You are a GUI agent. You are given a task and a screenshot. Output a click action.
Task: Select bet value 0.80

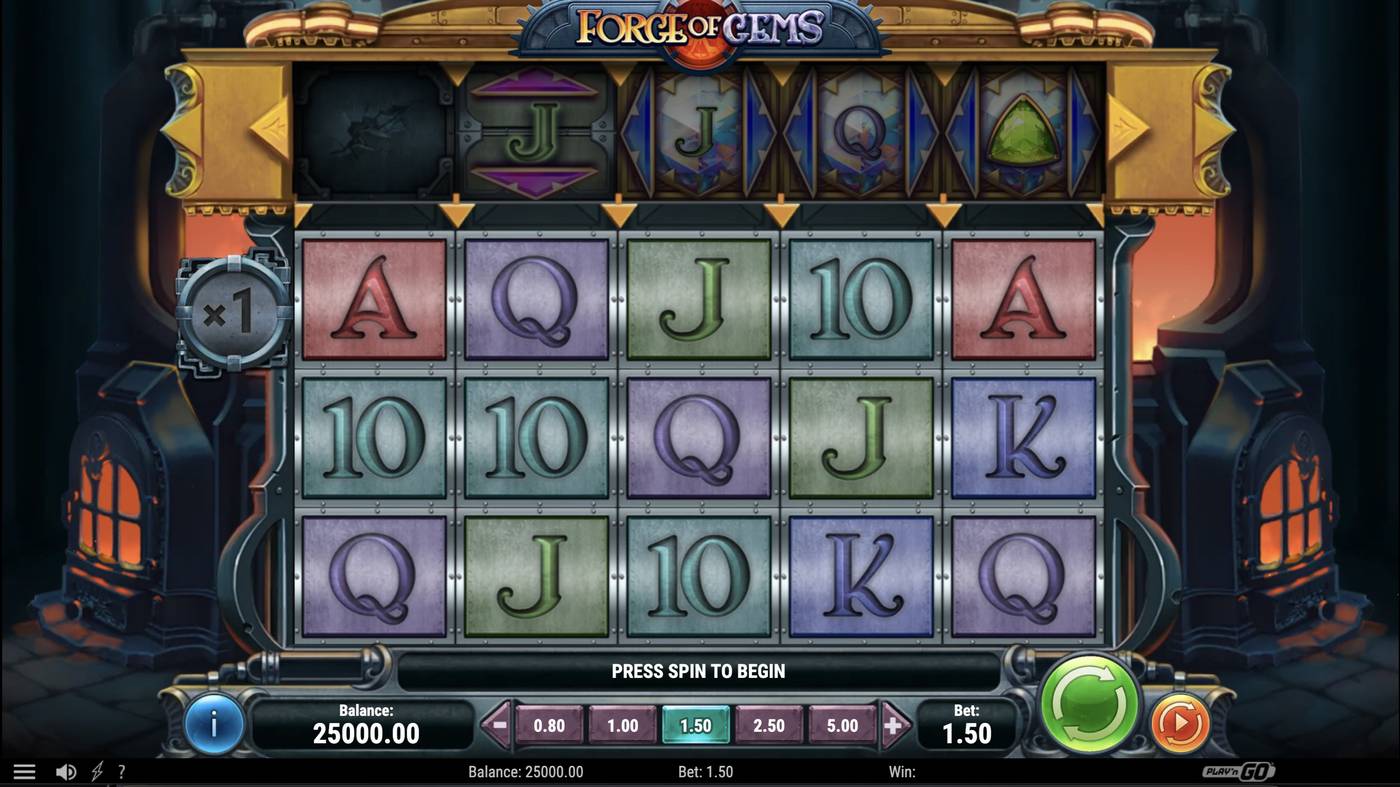549,725
